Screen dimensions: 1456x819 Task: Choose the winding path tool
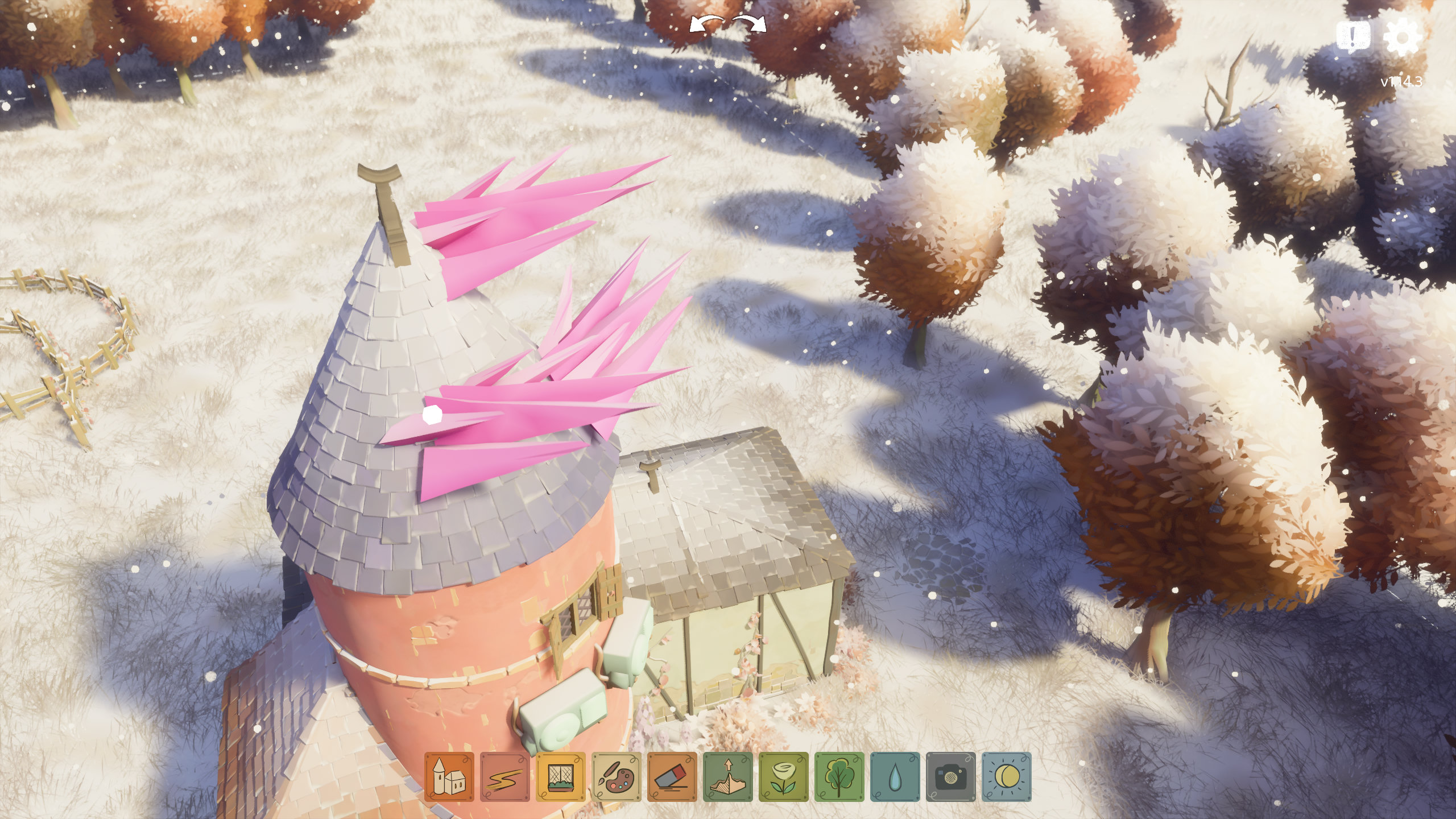click(x=504, y=777)
